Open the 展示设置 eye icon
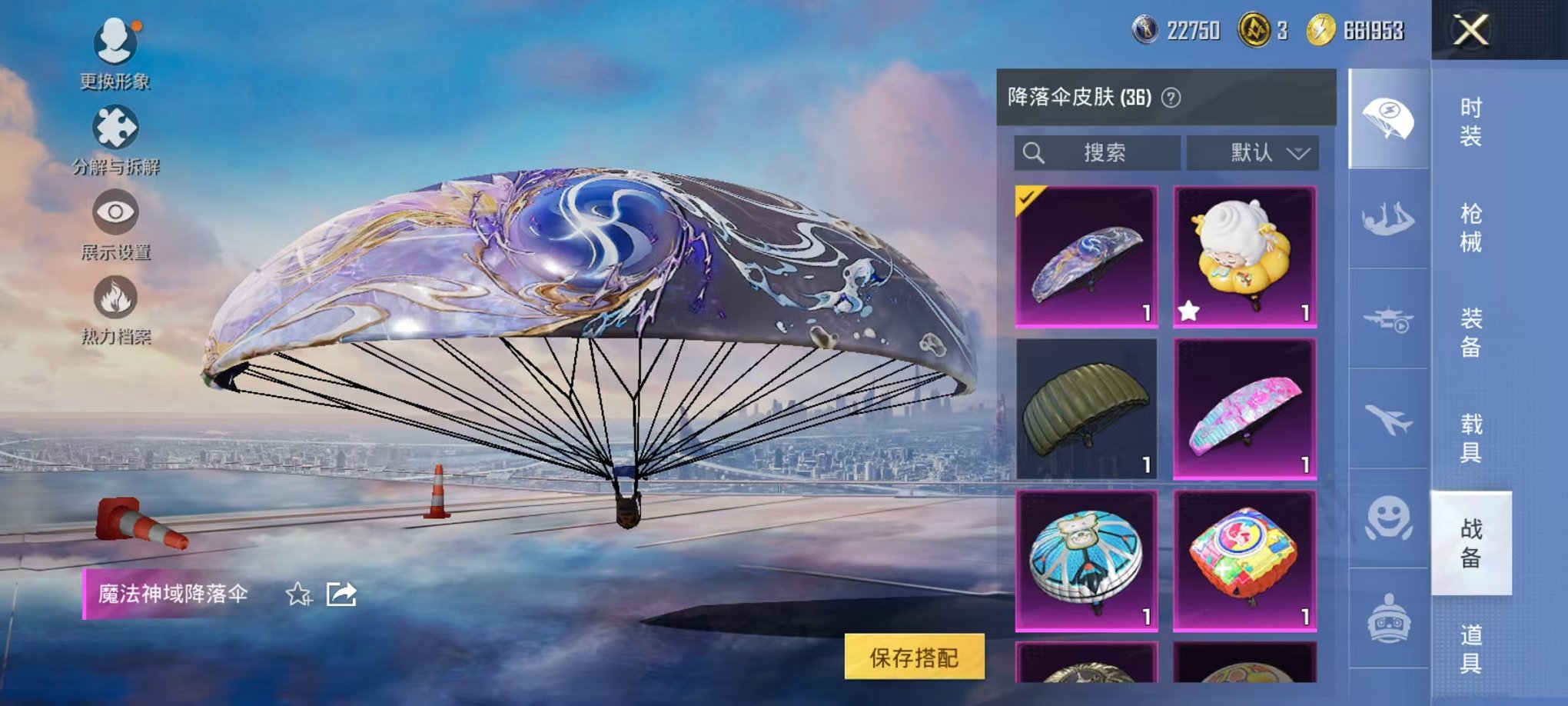Image resolution: width=1568 pixels, height=706 pixels. pyautogui.click(x=115, y=212)
